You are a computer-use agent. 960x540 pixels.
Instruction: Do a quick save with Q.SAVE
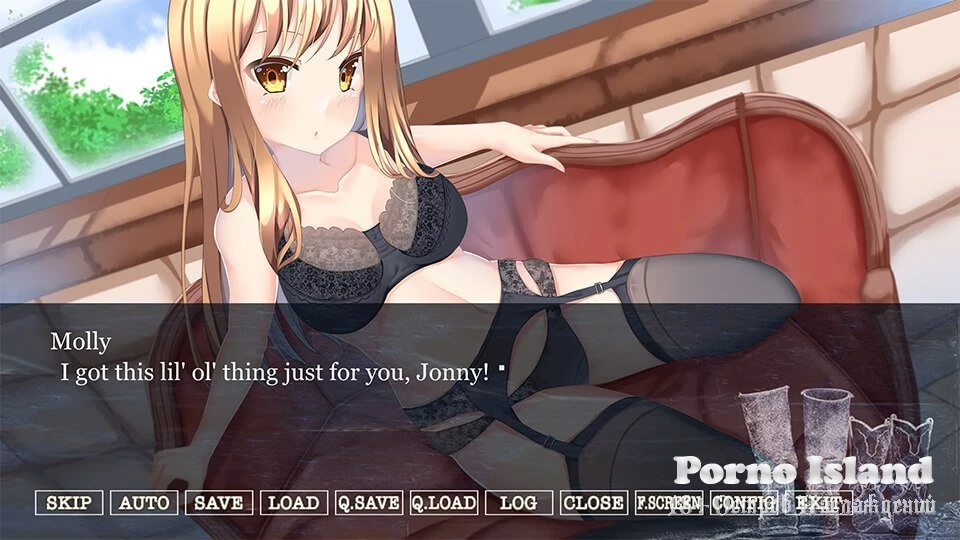pyautogui.click(x=368, y=503)
